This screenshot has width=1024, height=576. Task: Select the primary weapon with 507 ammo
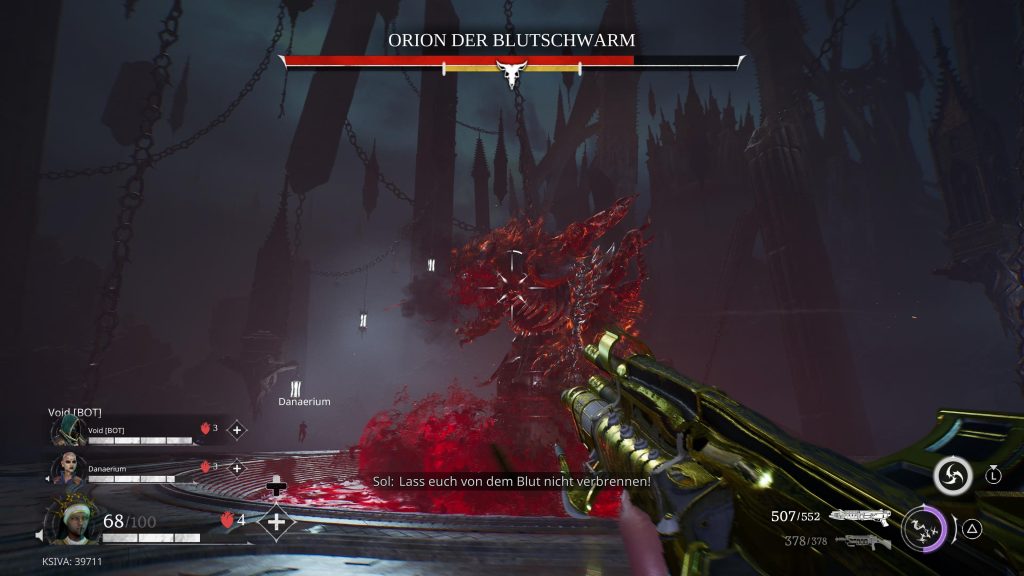pyautogui.click(x=860, y=517)
